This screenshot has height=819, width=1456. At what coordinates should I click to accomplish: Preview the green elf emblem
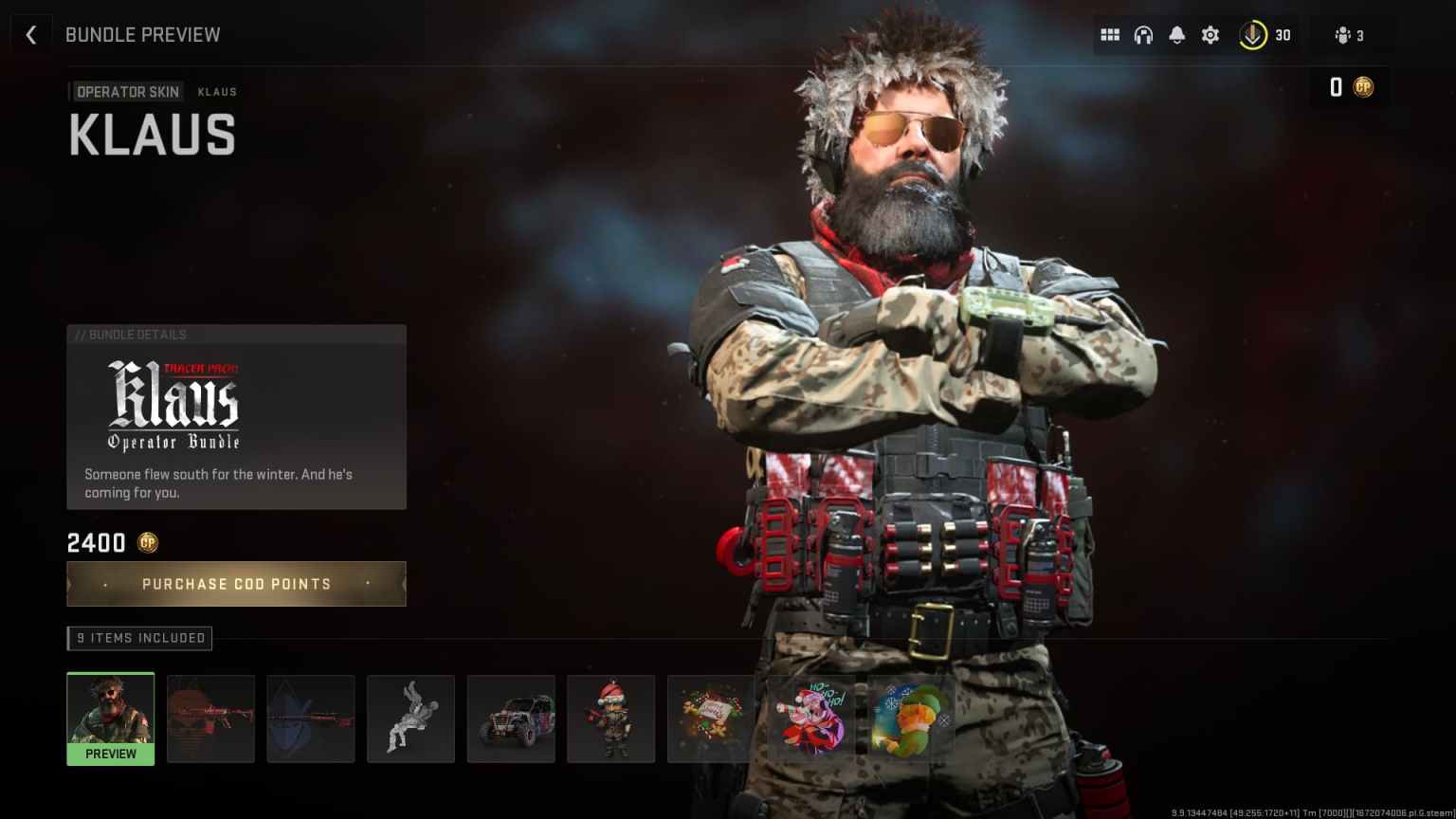coord(911,719)
